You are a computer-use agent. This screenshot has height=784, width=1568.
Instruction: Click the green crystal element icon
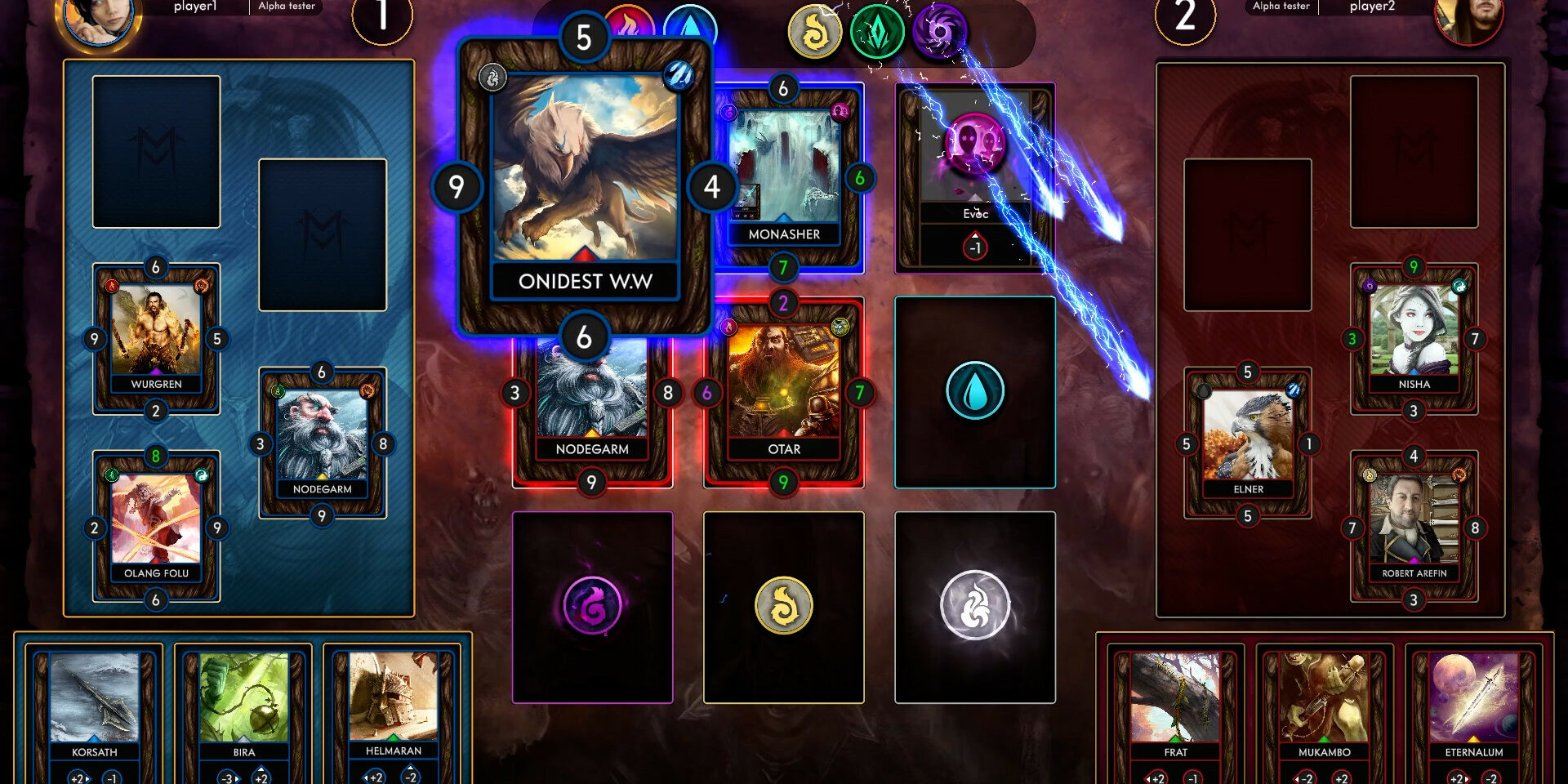pyautogui.click(x=877, y=33)
